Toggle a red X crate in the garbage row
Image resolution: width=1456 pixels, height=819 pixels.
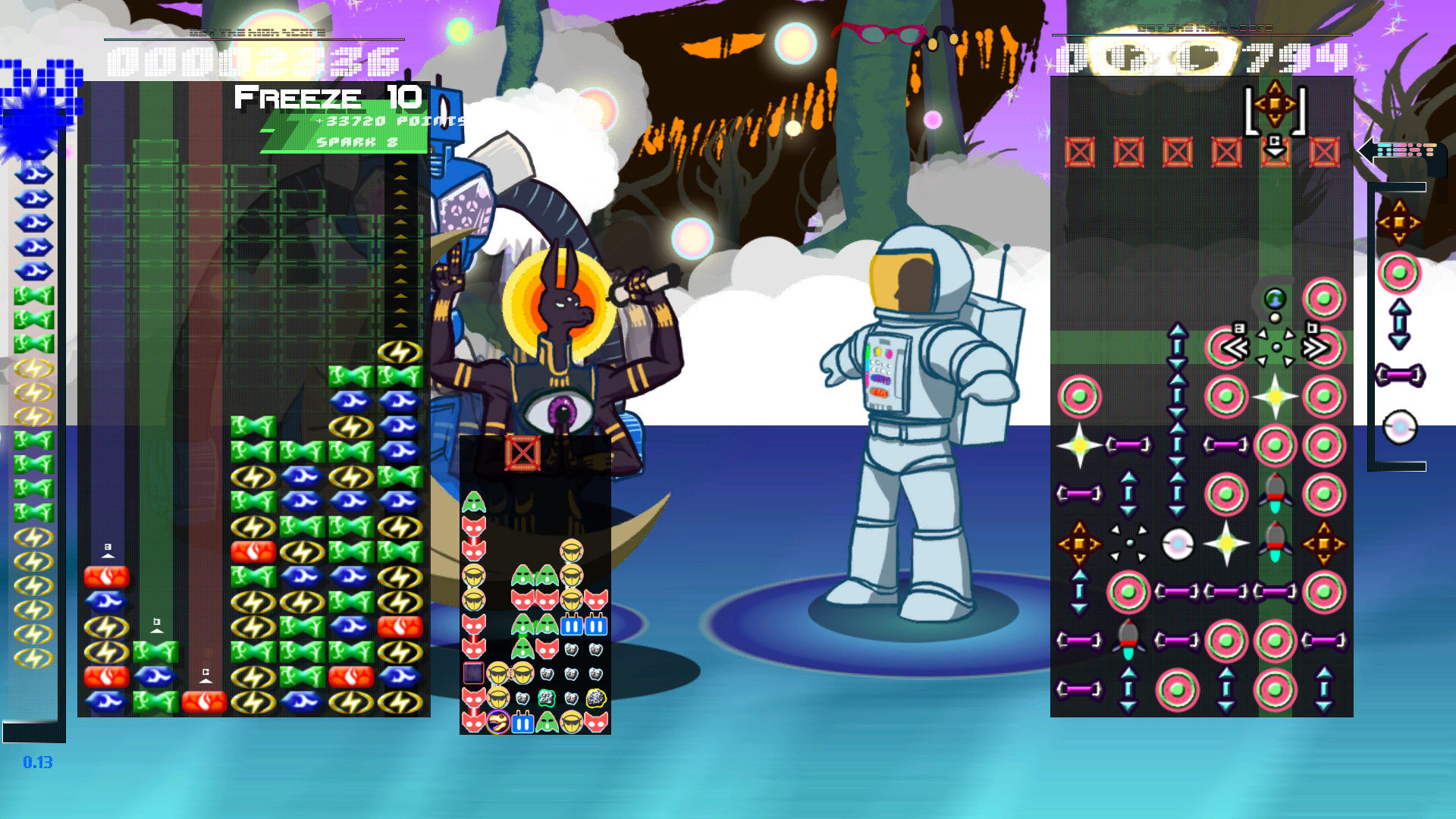1079,150
